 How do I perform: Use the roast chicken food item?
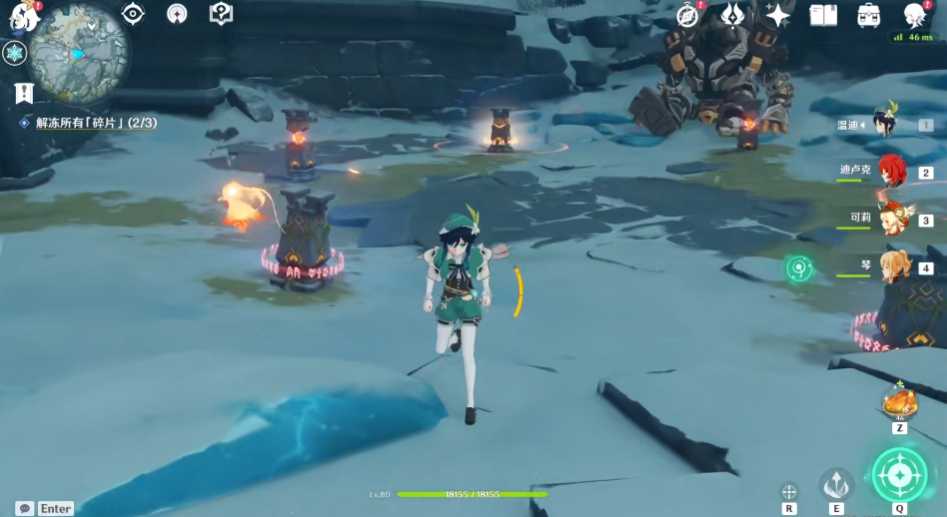pos(899,402)
